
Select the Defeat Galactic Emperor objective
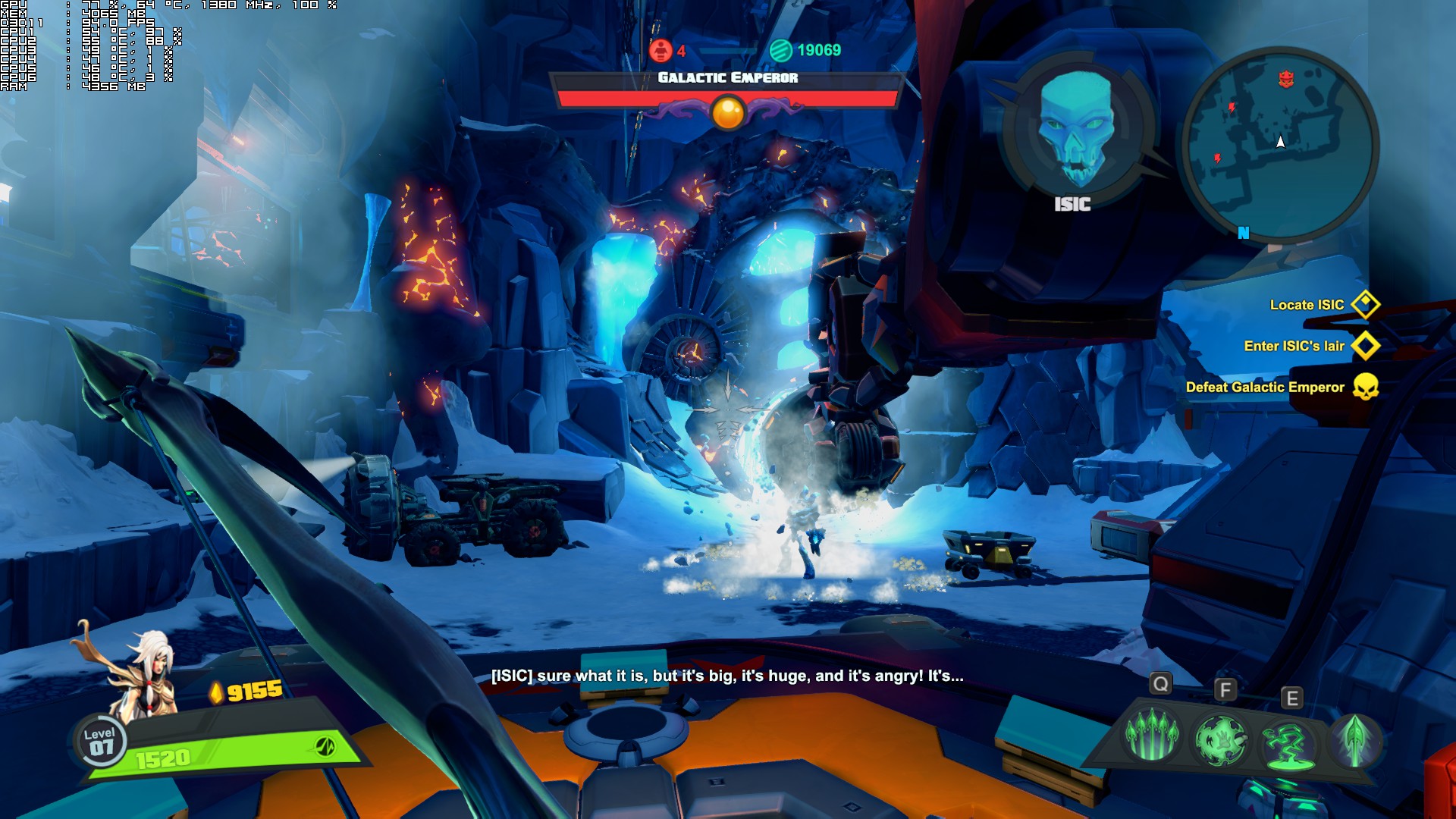pos(1265,387)
